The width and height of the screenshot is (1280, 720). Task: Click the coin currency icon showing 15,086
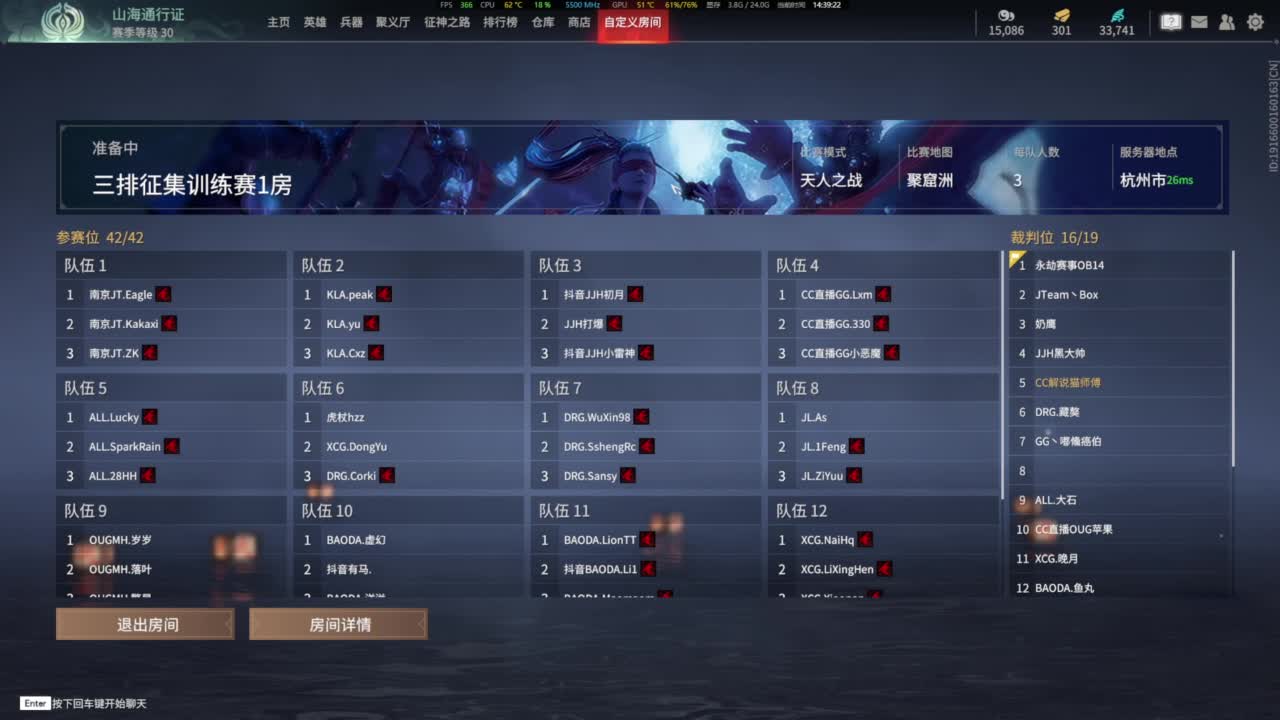point(1005,16)
